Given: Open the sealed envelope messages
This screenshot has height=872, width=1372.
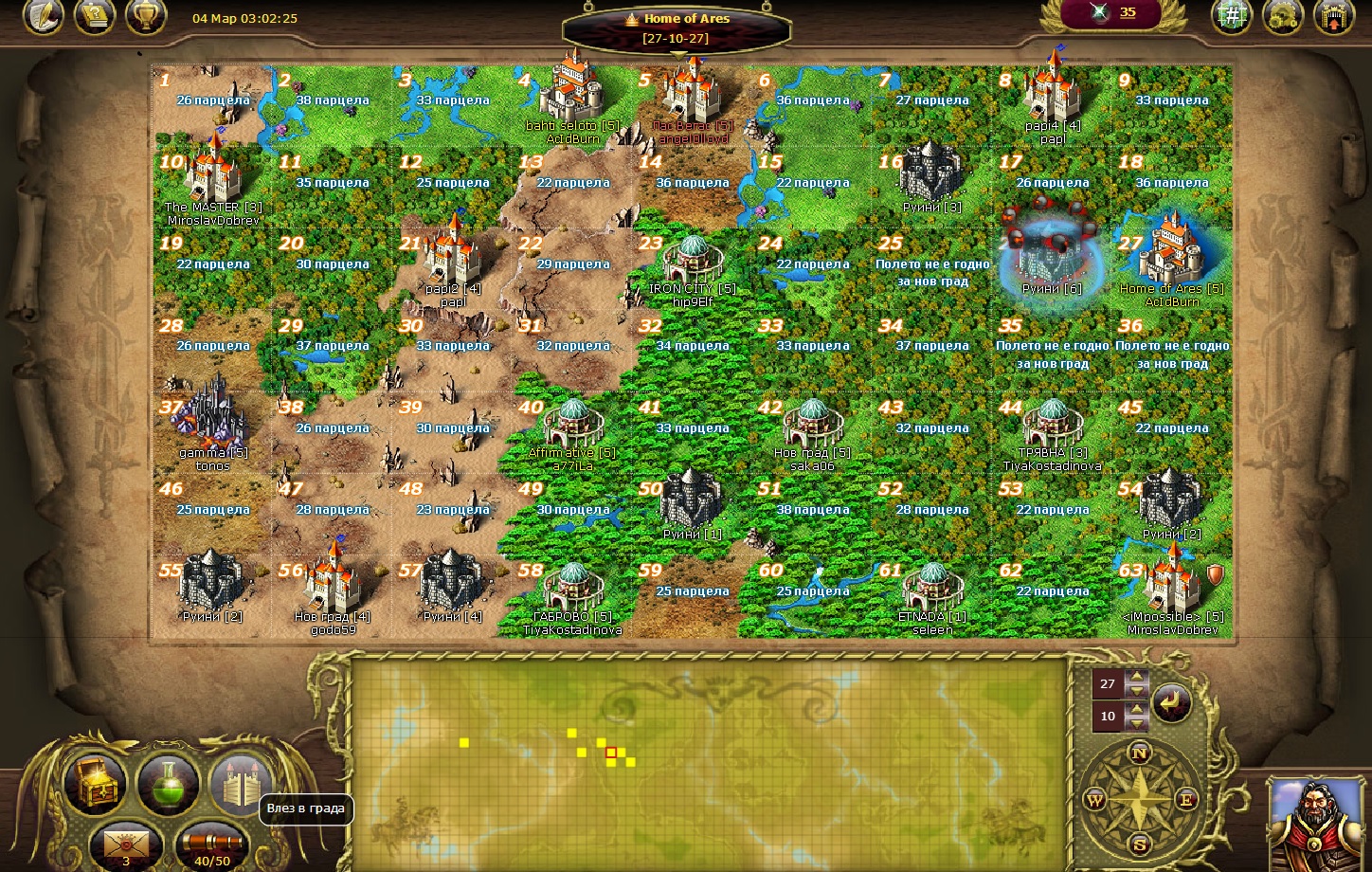Looking at the screenshot, I should pyautogui.click(x=126, y=843).
